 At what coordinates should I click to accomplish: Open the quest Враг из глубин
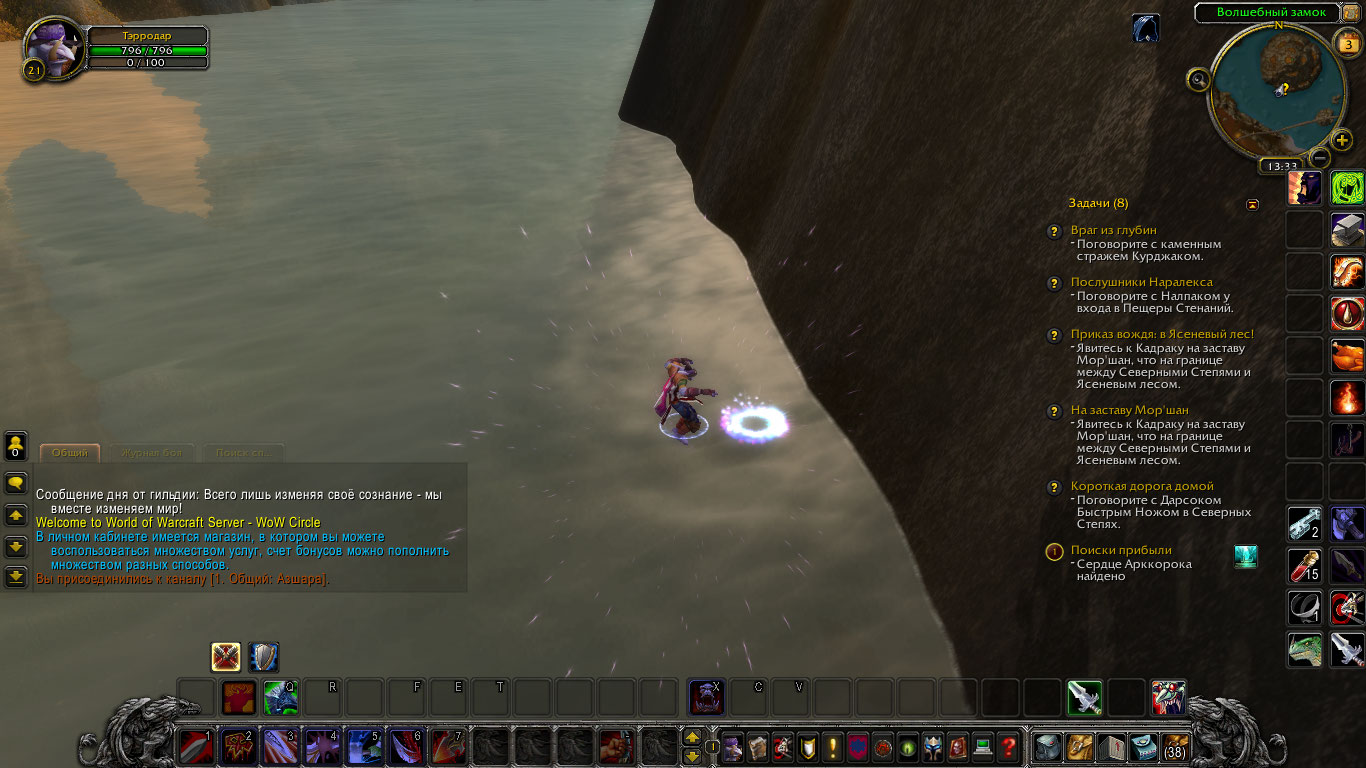click(x=1113, y=230)
